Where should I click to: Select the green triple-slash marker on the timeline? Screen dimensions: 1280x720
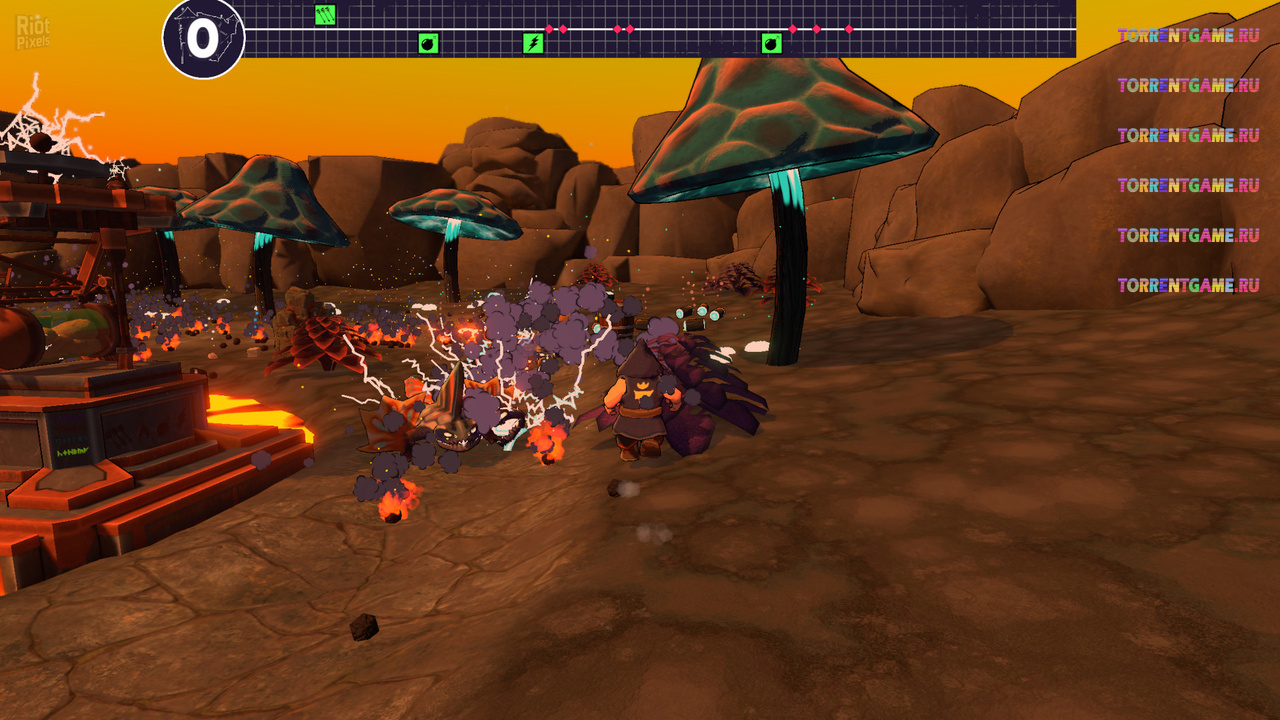[x=325, y=14]
